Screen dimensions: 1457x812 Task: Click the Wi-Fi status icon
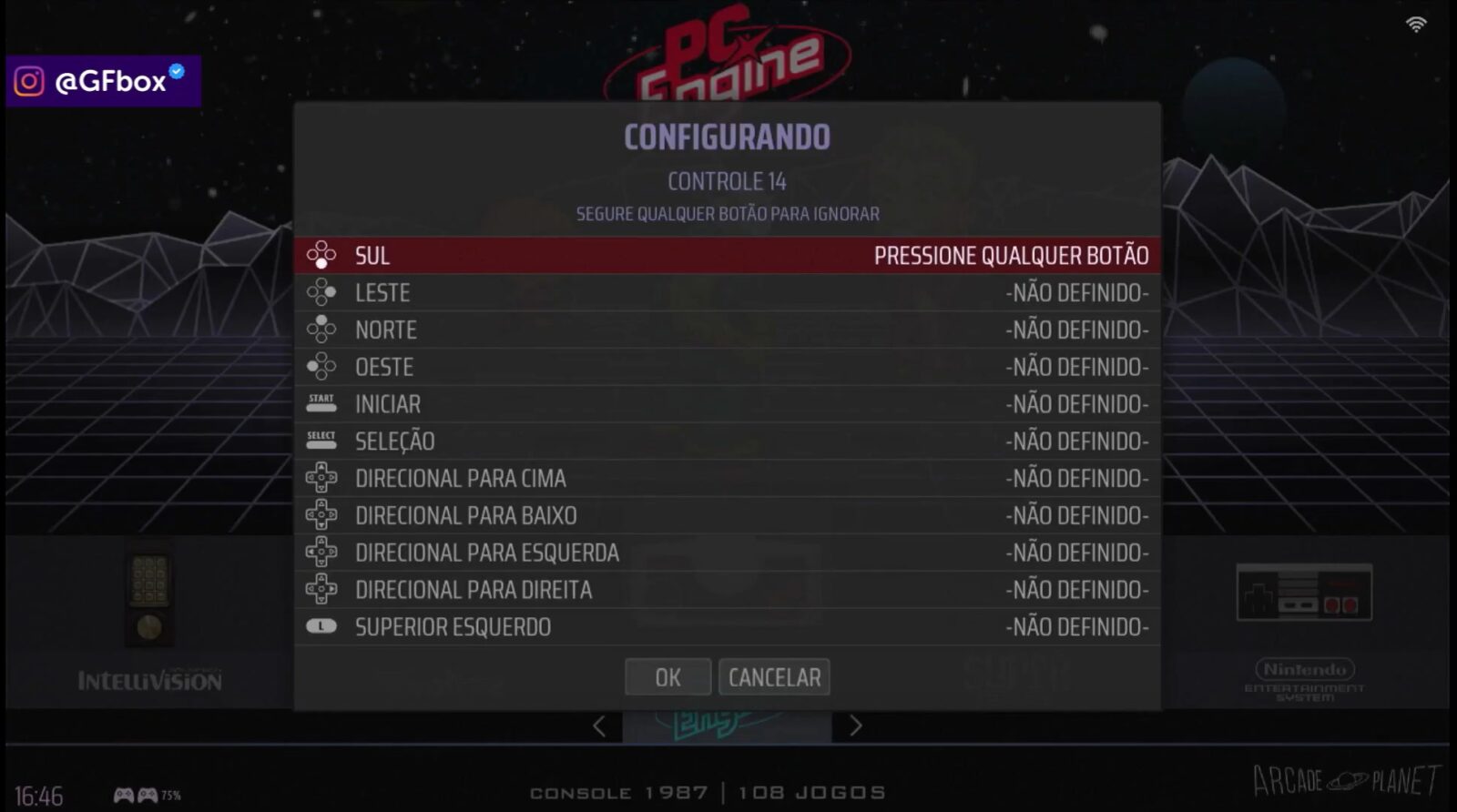(x=1415, y=24)
